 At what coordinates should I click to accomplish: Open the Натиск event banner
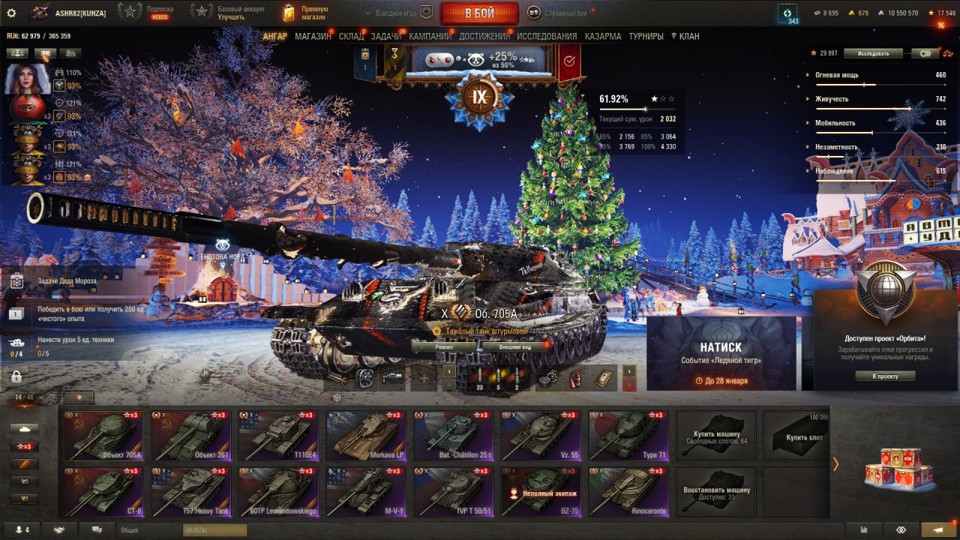[720, 353]
